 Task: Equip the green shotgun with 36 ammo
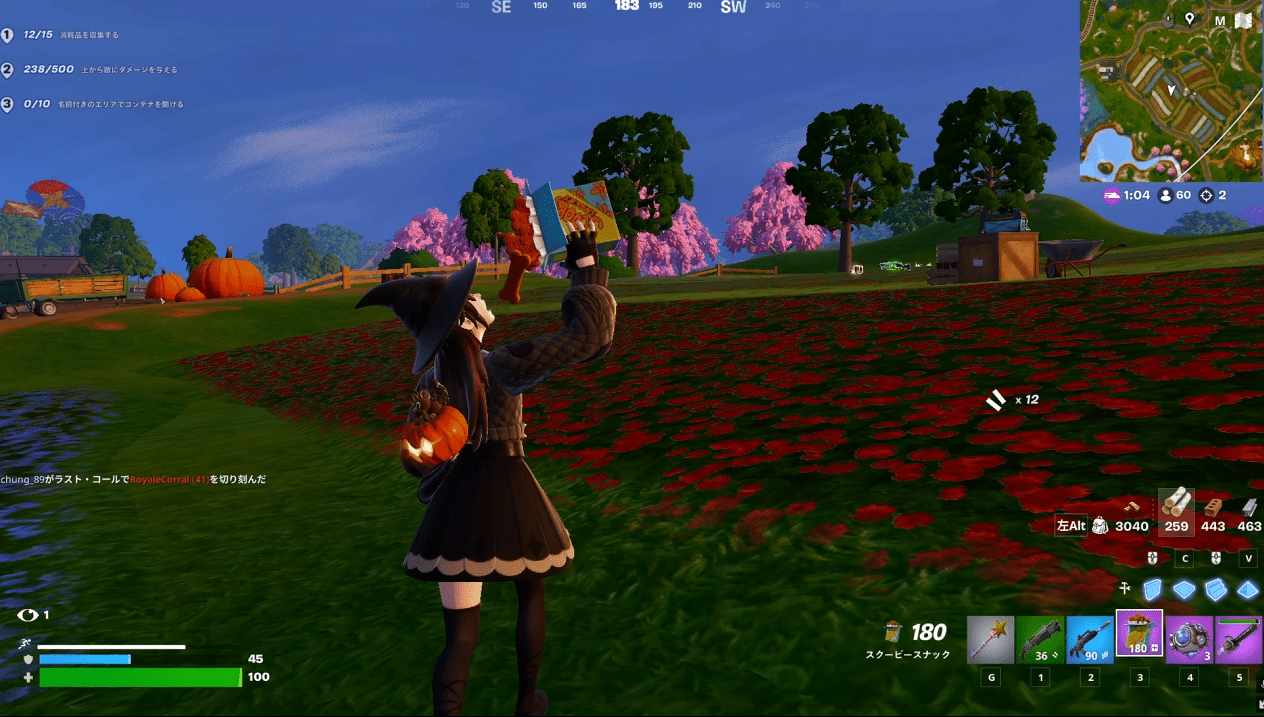pos(1040,640)
